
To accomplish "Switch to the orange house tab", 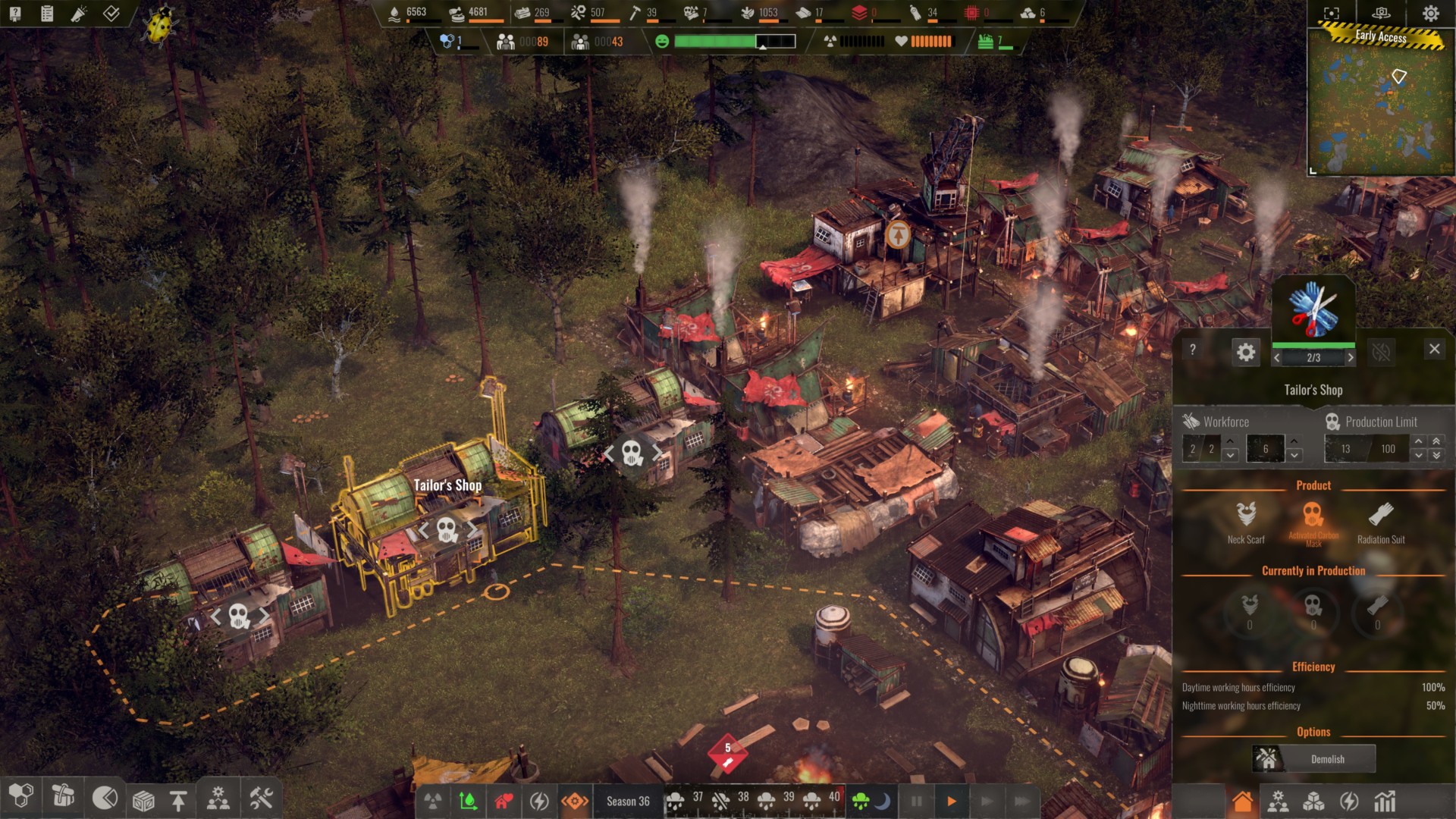I will coord(1242,802).
